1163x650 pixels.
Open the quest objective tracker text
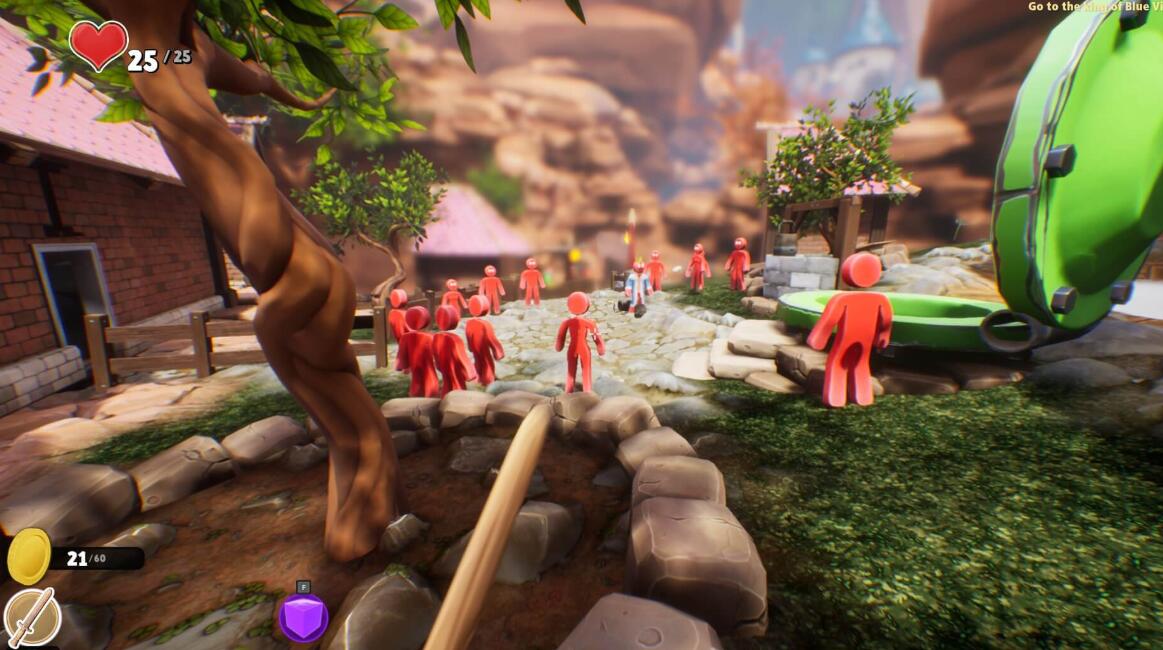1094,7
